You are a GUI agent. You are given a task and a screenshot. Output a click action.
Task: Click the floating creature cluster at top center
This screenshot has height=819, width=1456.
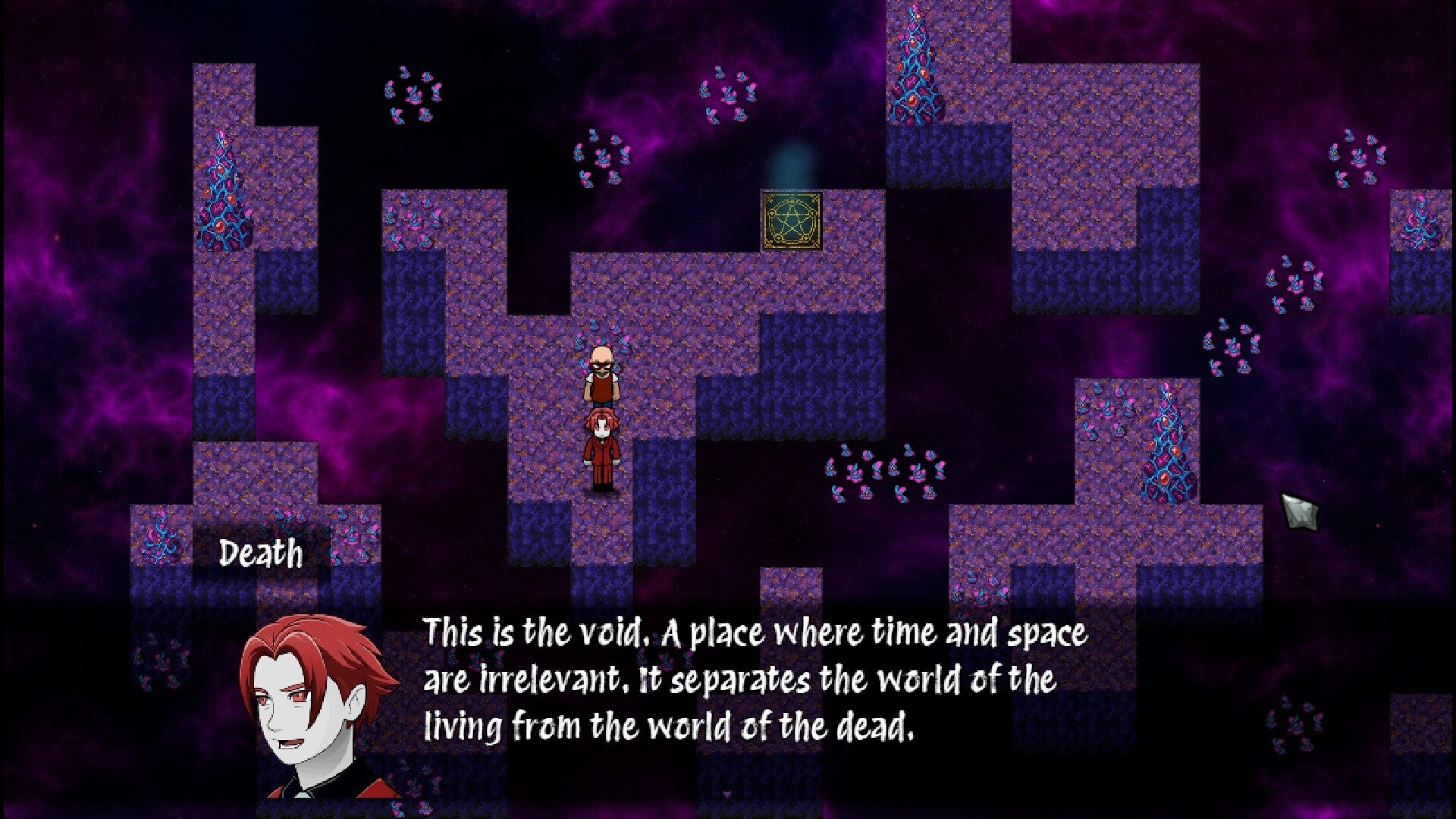pos(728,99)
